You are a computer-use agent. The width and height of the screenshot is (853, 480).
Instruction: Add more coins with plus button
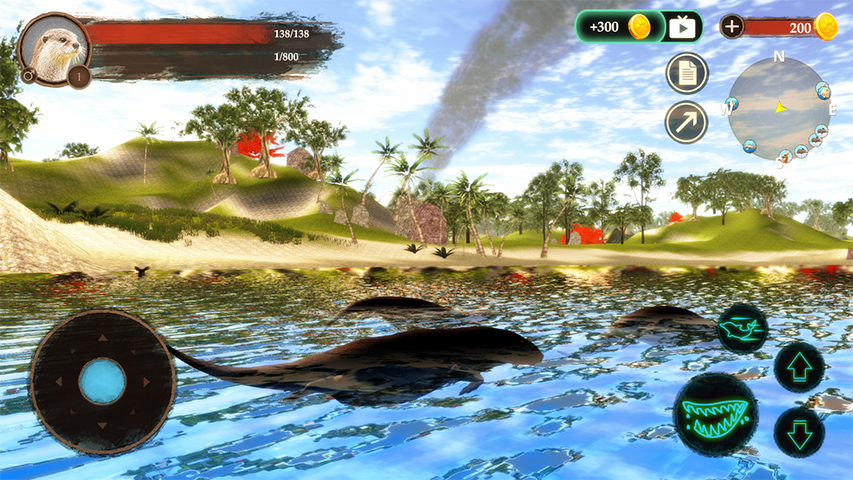coord(732,27)
